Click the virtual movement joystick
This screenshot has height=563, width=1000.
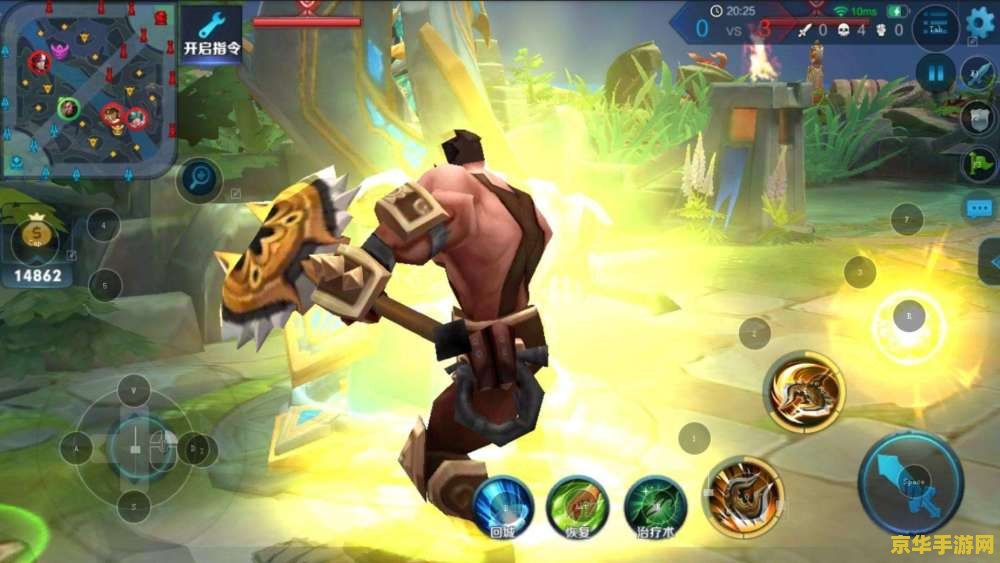pyautogui.click(x=135, y=447)
